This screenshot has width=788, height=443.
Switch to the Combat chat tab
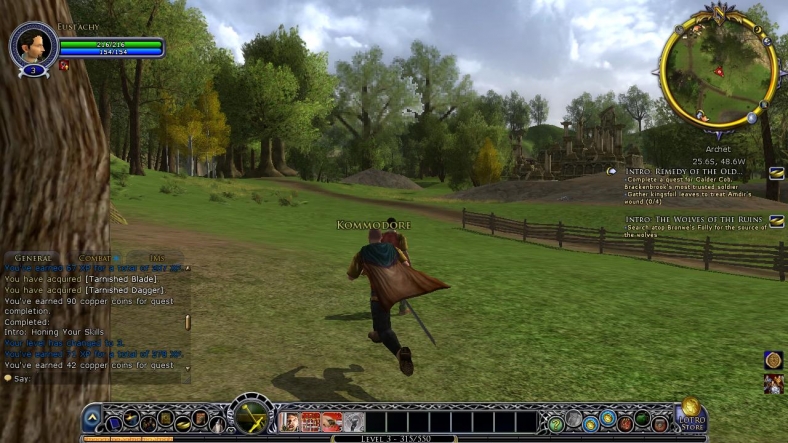click(94, 258)
